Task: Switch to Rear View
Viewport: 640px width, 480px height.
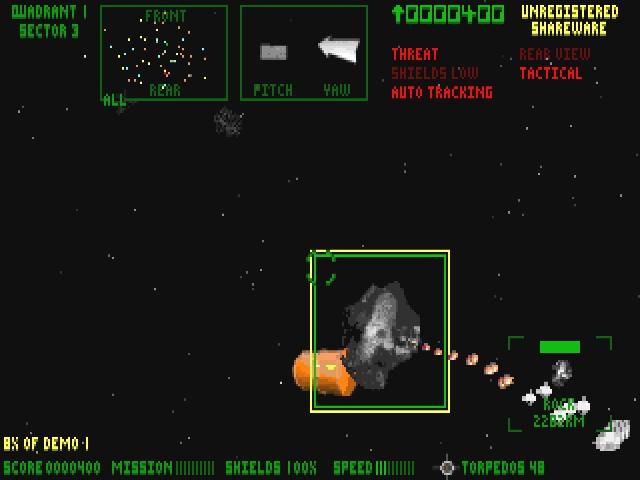Action: tap(554, 54)
